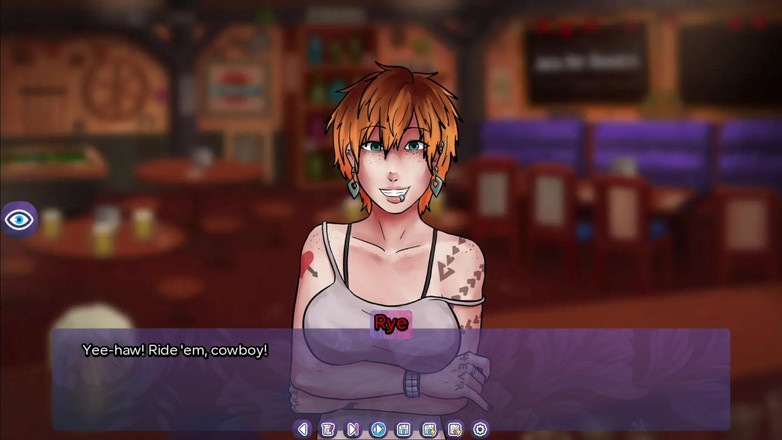Toggle auto-play with the blue play button
This screenshot has width=782, height=440.
pyautogui.click(x=378, y=429)
